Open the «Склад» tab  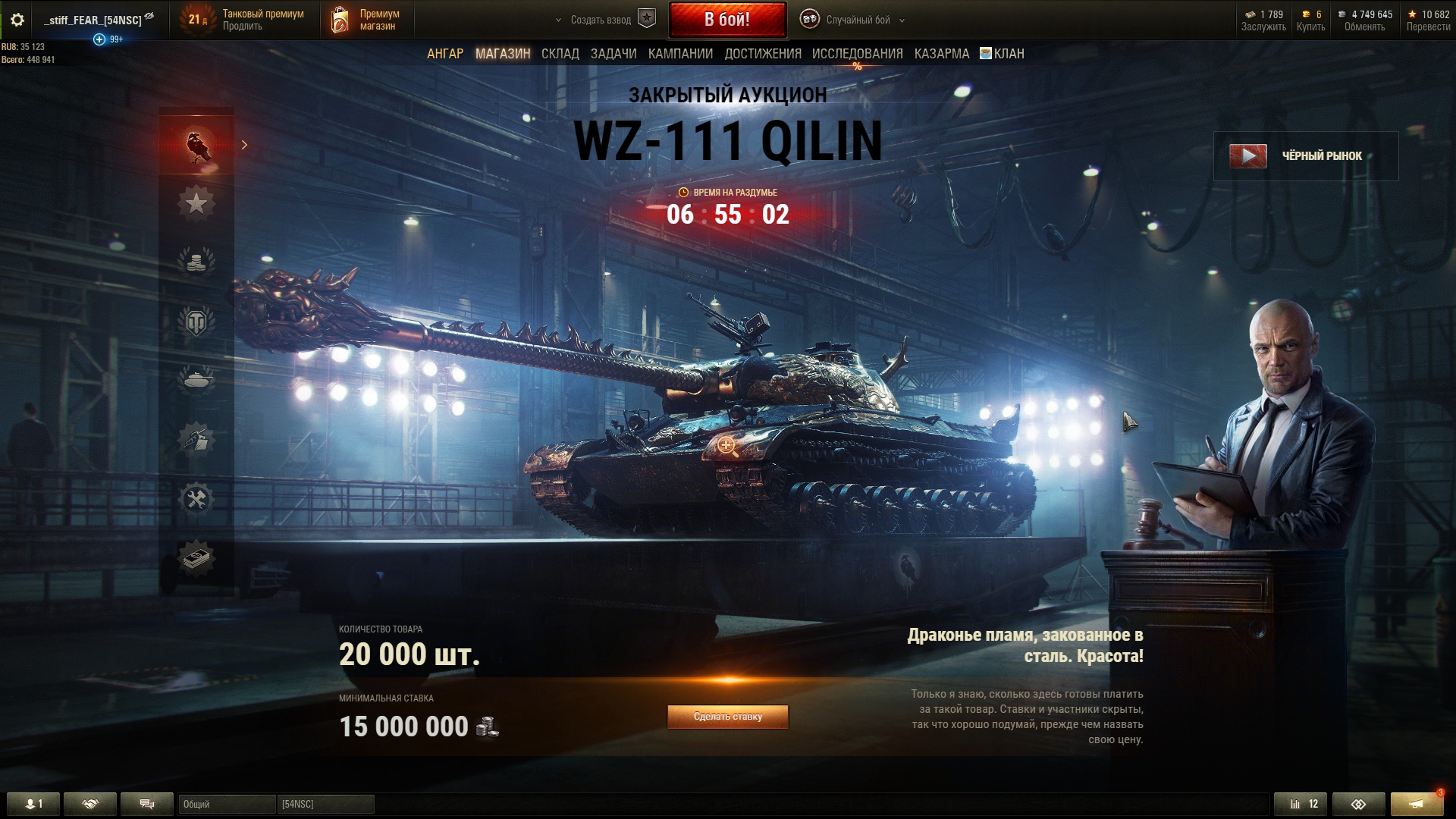(x=560, y=54)
